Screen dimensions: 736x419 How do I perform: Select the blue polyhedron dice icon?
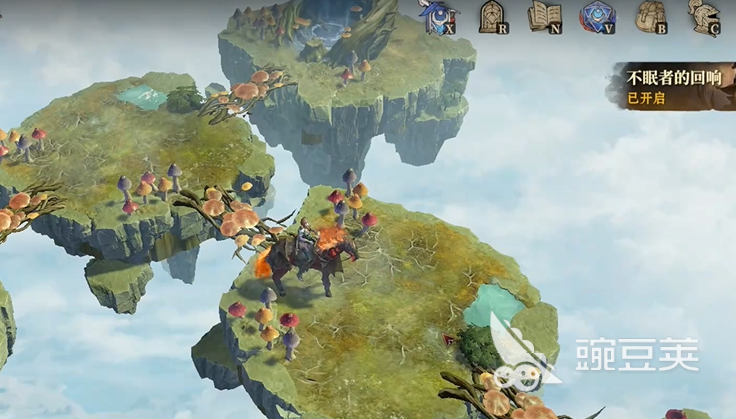coord(597,16)
